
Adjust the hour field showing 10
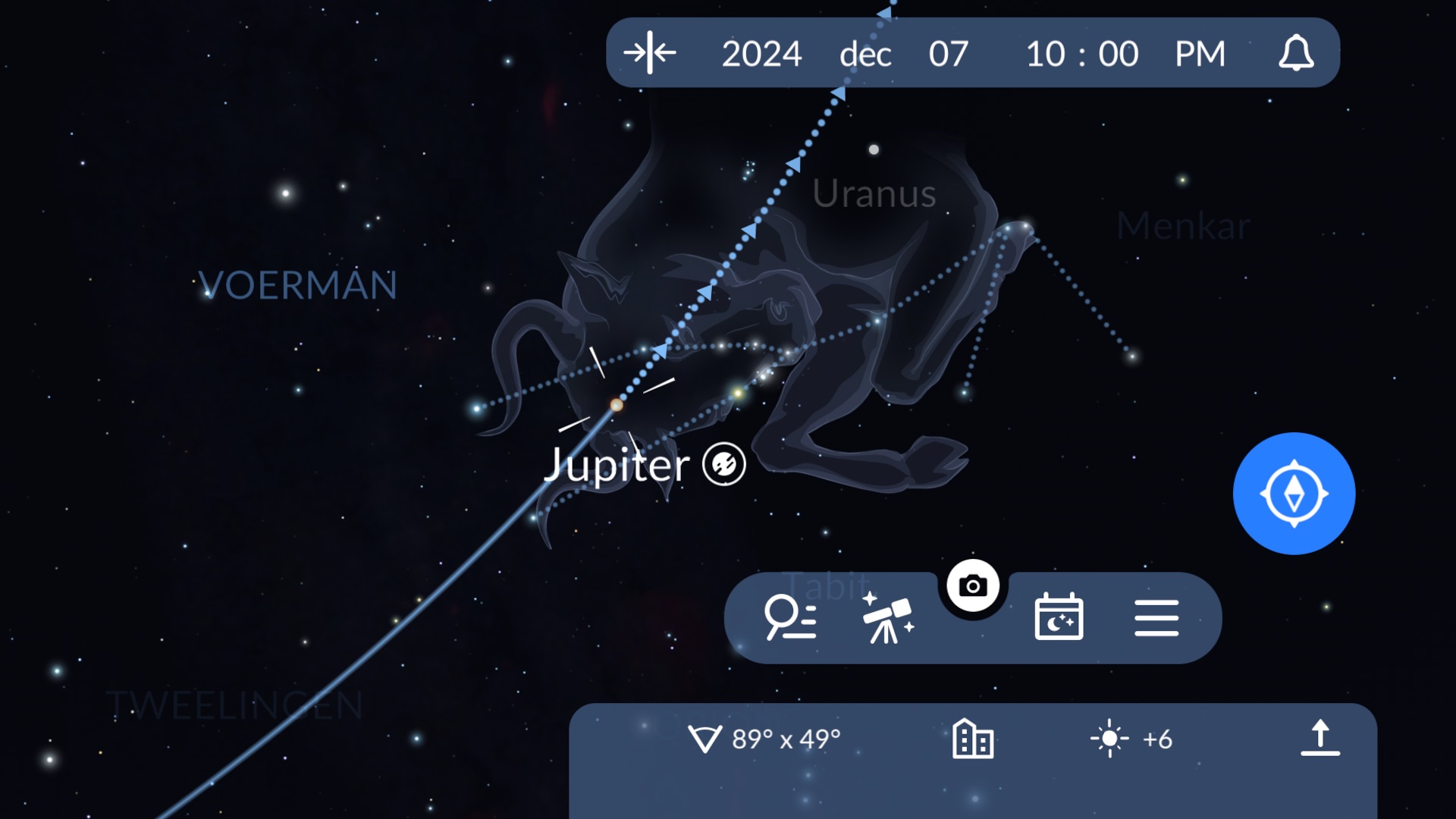tap(1046, 54)
